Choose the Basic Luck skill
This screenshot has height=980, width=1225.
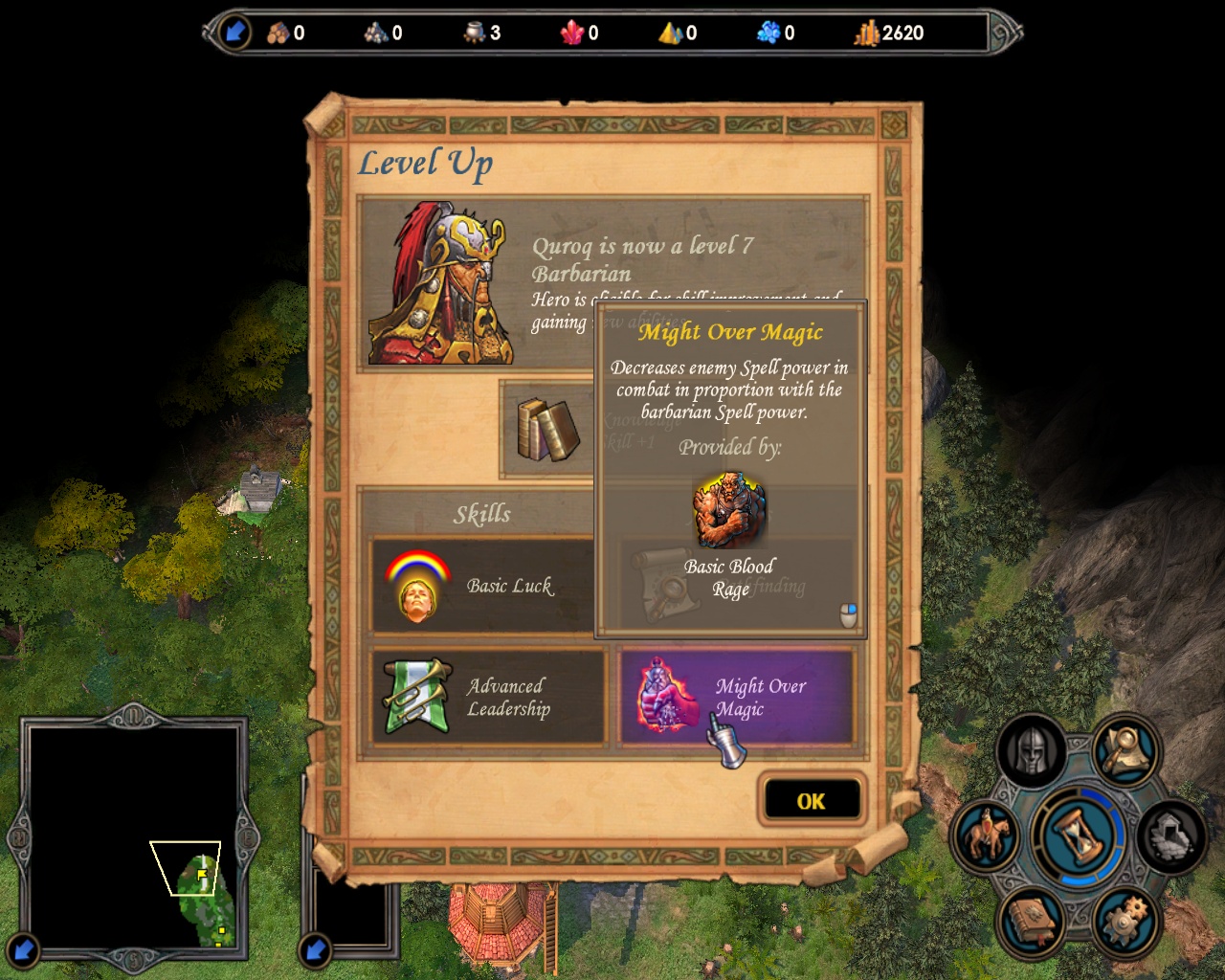482,586
